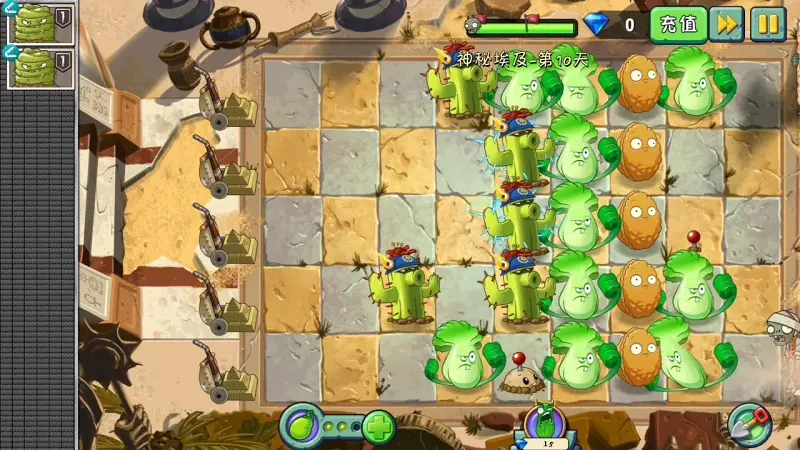Speed up gameplay with the fast-forward button
Image resolution: width=800 pixels, height=450 pixels.
point(728,24)
